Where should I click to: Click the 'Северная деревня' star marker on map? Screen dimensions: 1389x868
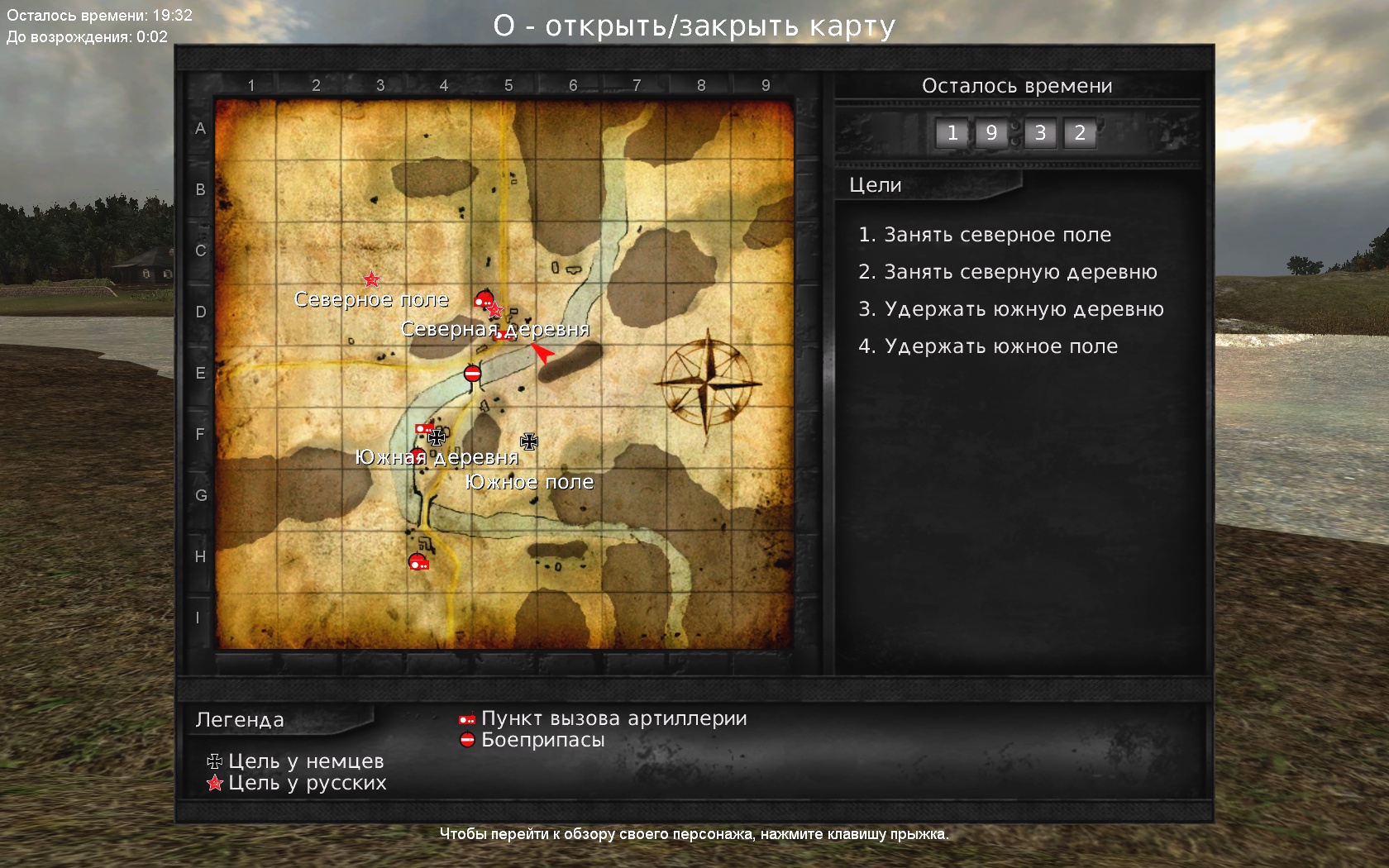[495, 311]
